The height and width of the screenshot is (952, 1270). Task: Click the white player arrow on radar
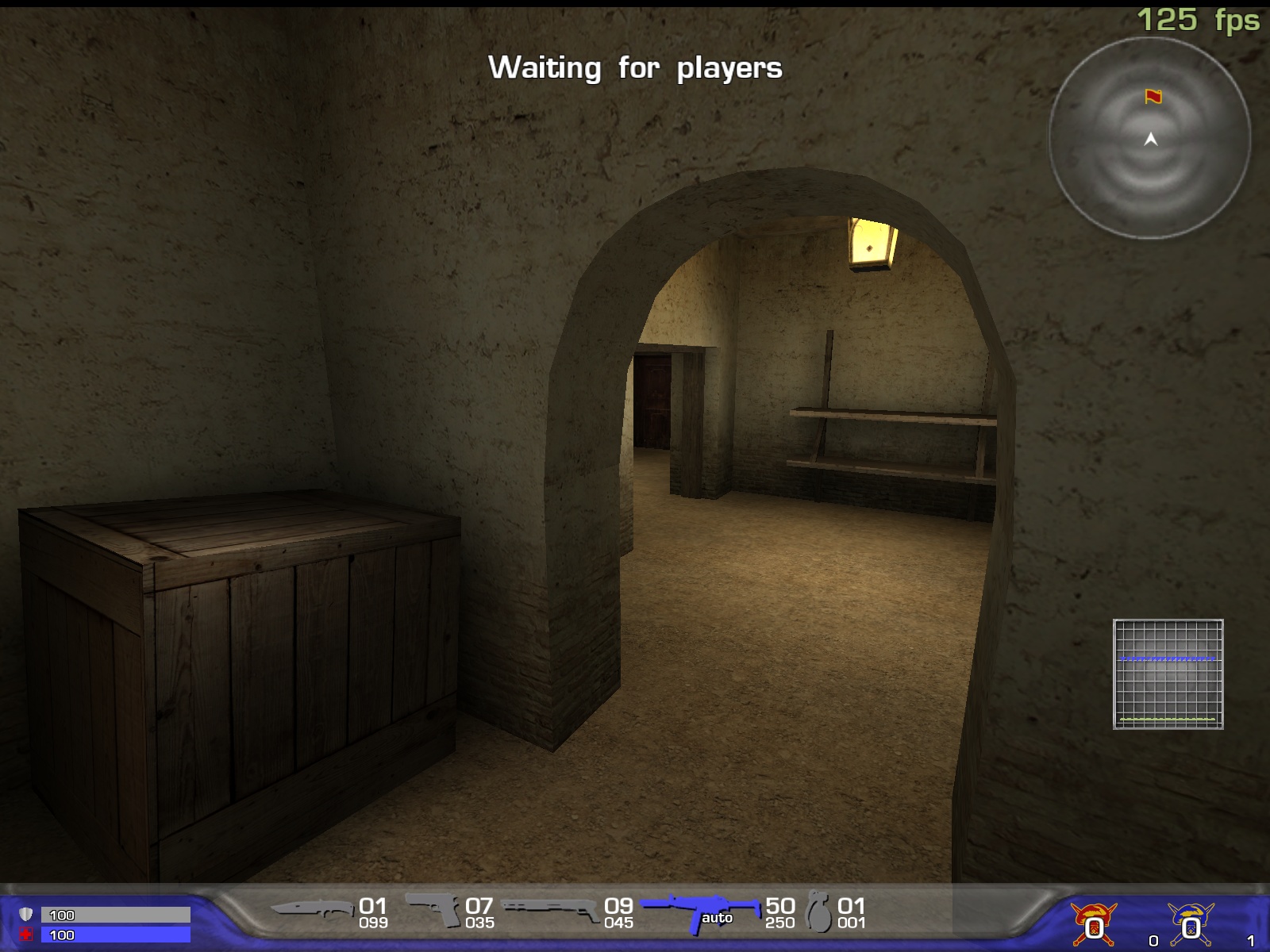point(1151,140)
